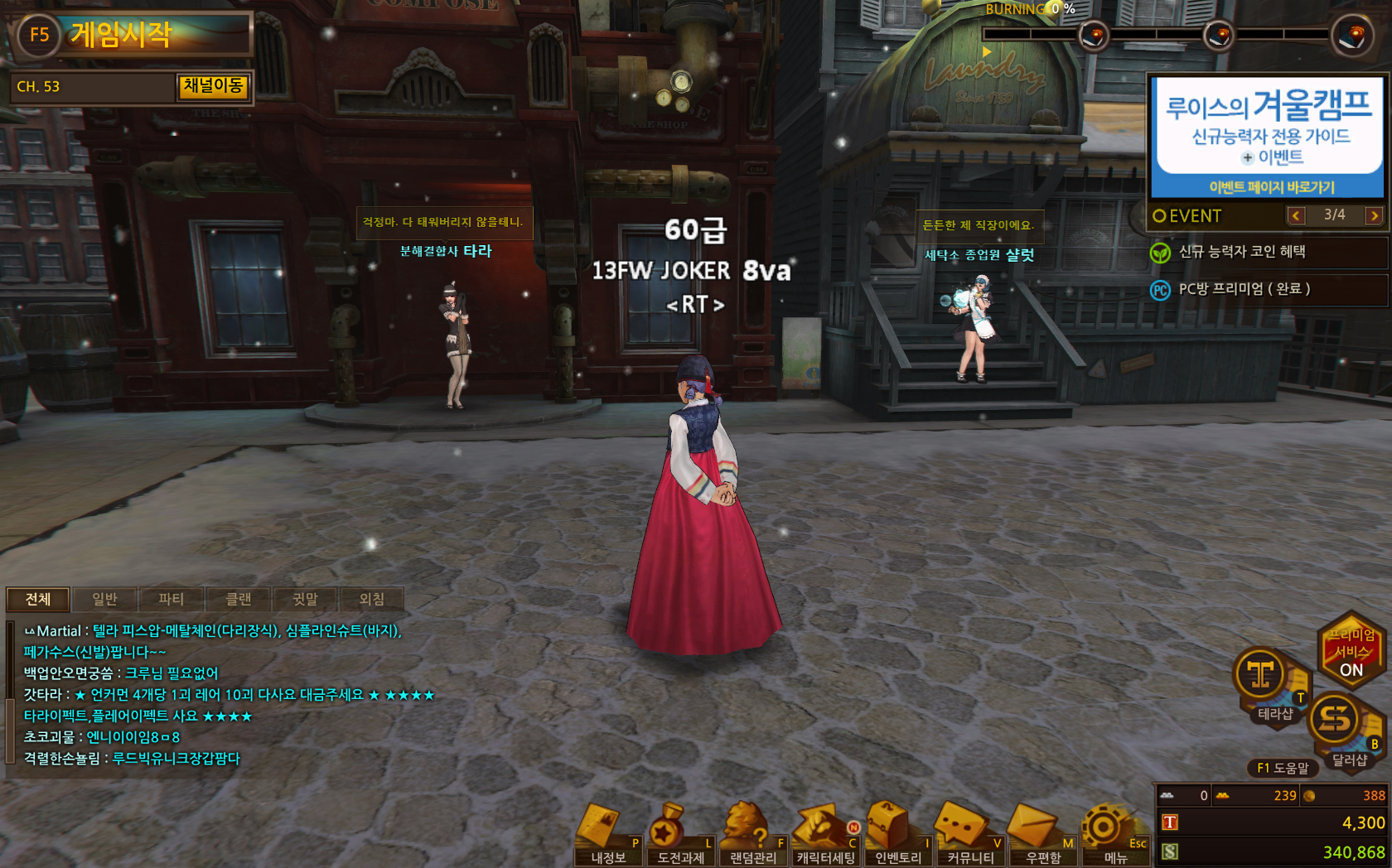This screenshot has height=868, width=1392.
Task: Select the 파티 chat tab
Action: coord(172,599)
